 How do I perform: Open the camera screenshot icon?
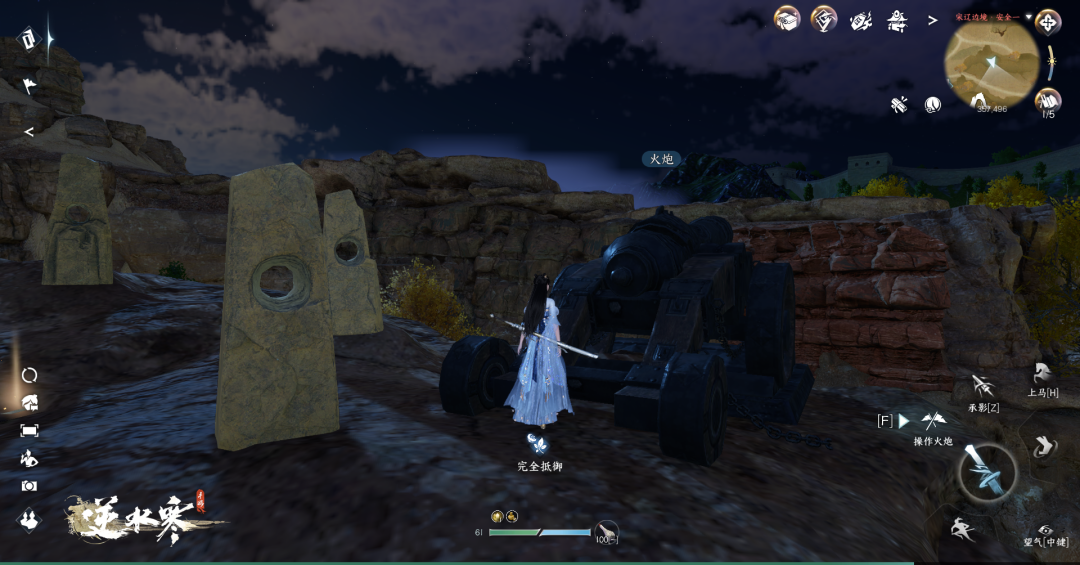pos(29,486)
